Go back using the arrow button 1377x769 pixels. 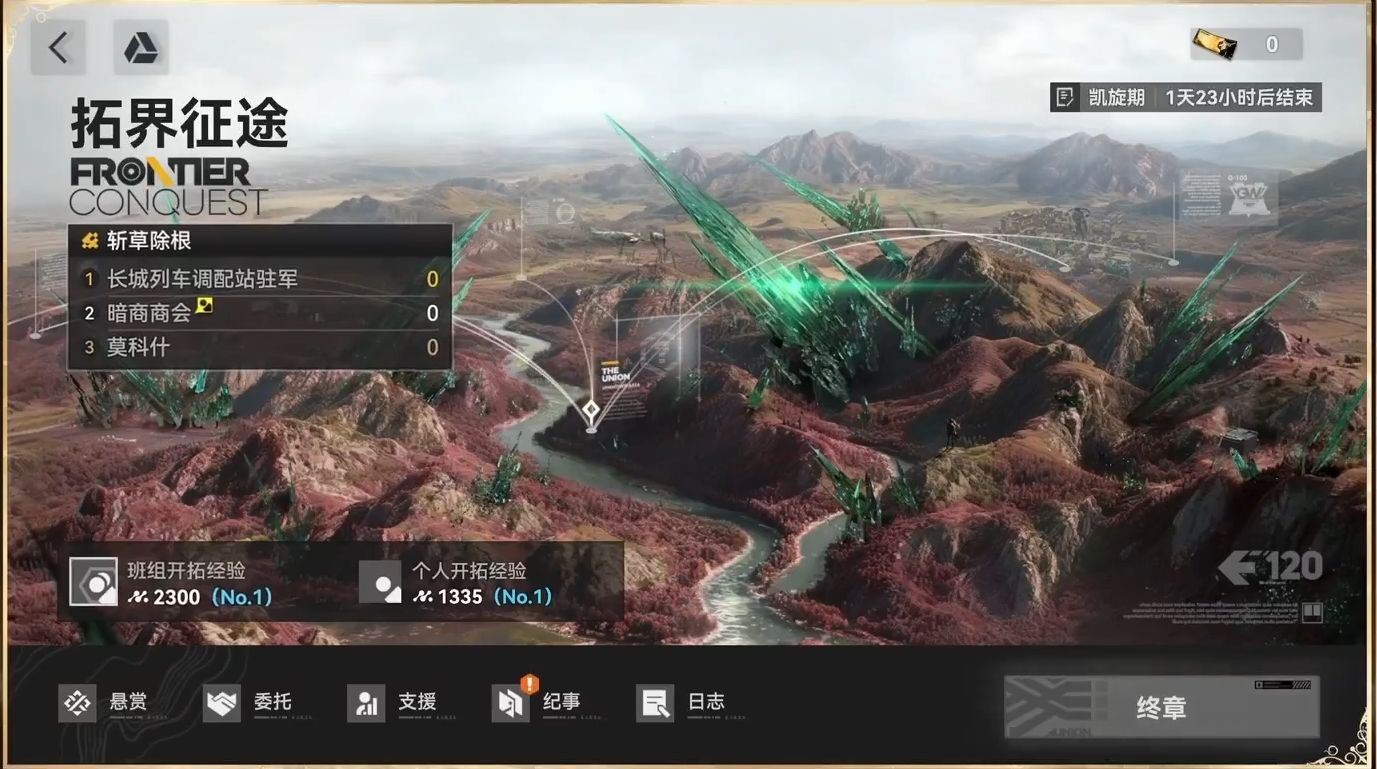click(58, 47)
